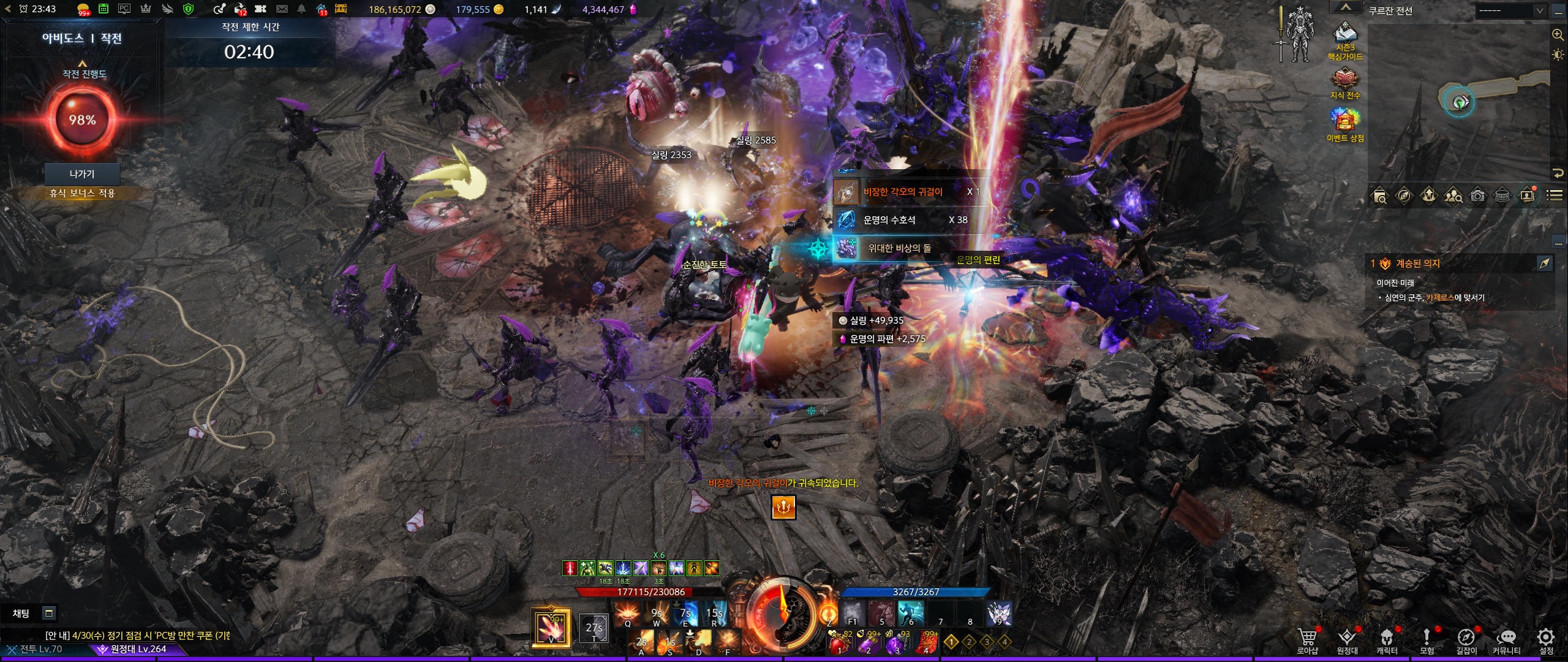Open the 로아샵 cart menu
Viewport: 1568px width, 662px height.
pos(1307,641)
